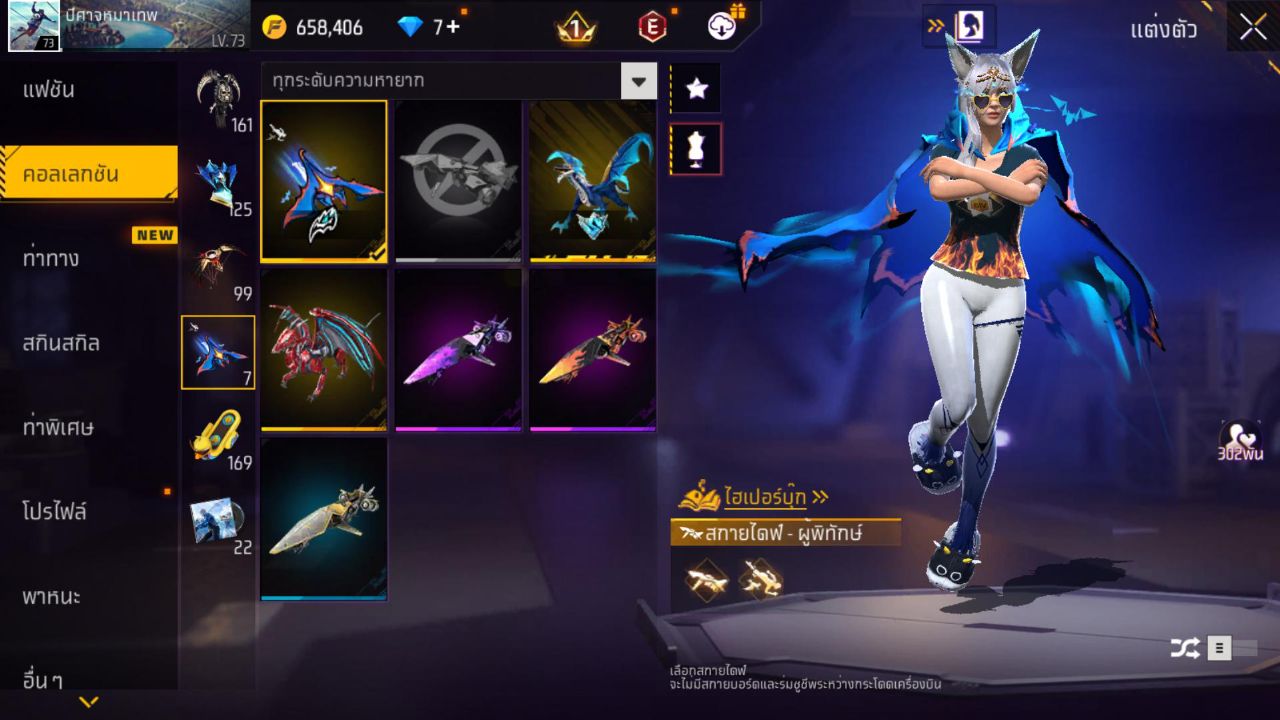The image size is (1280, 720).
Task: Select the blue dragon skyboard thumbnail
Action: [592, 180]
